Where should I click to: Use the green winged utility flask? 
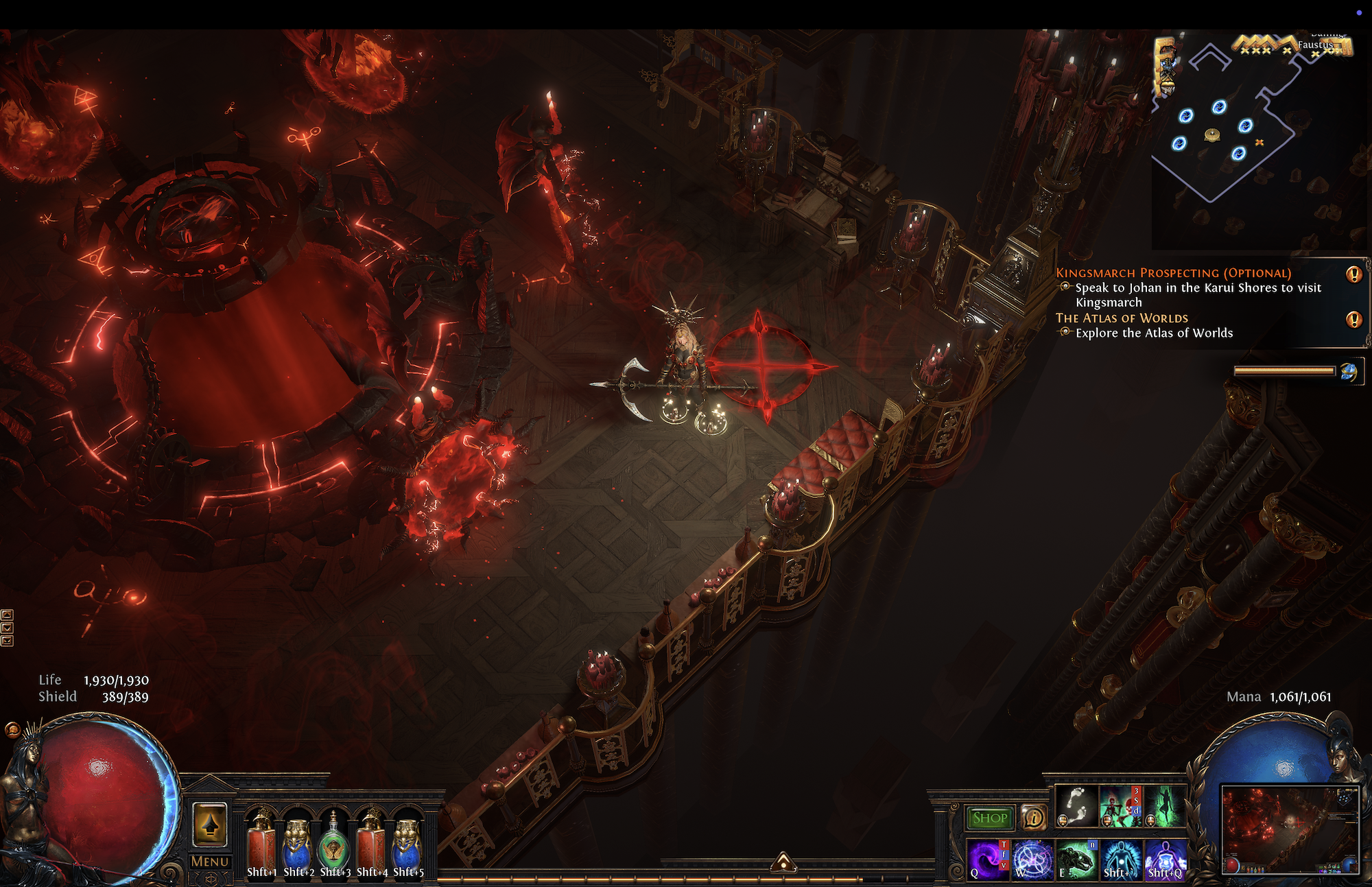[334, 844]
